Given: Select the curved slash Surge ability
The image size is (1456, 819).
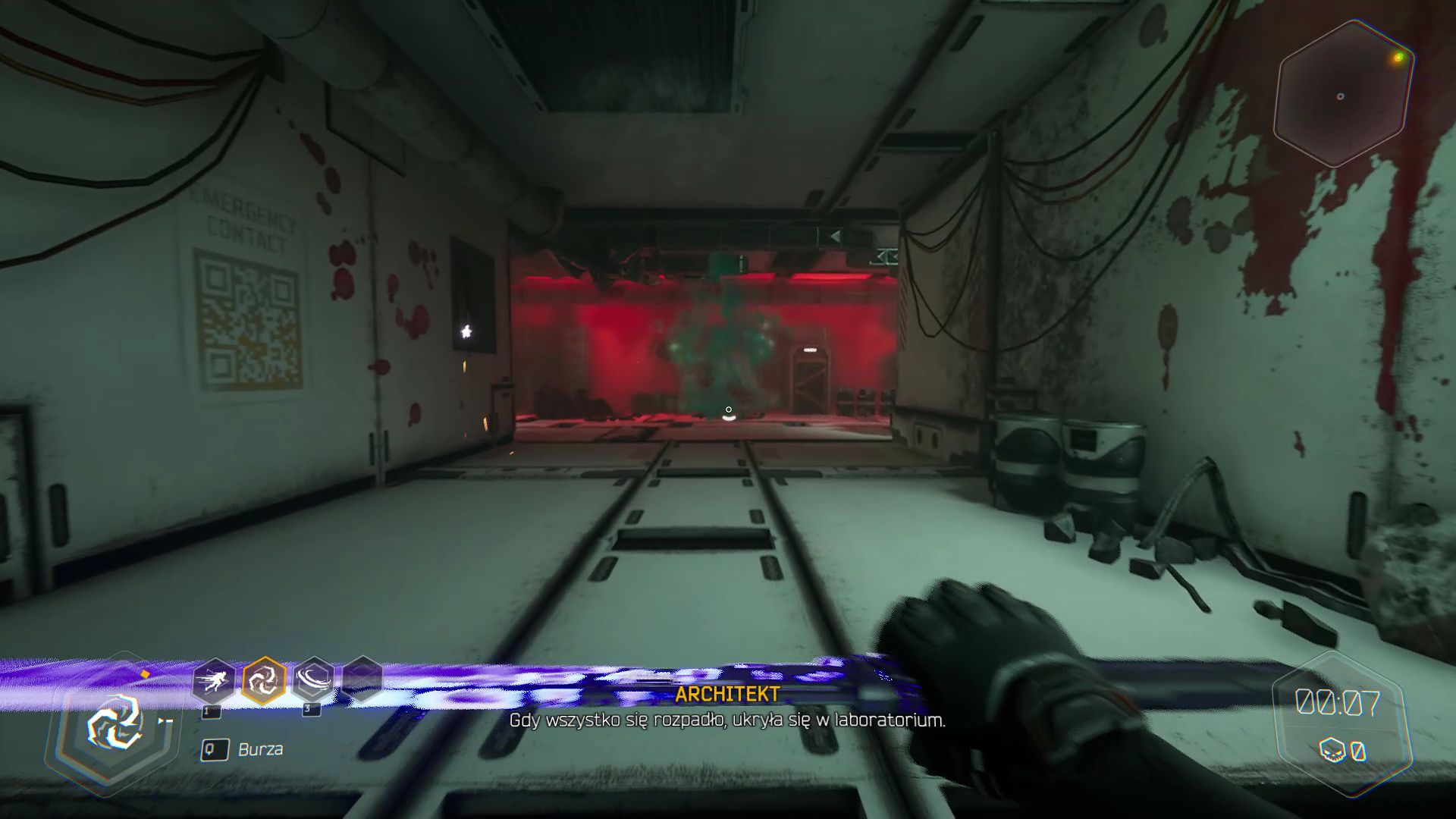Looking at the screenshot, I should coord(314,680).
